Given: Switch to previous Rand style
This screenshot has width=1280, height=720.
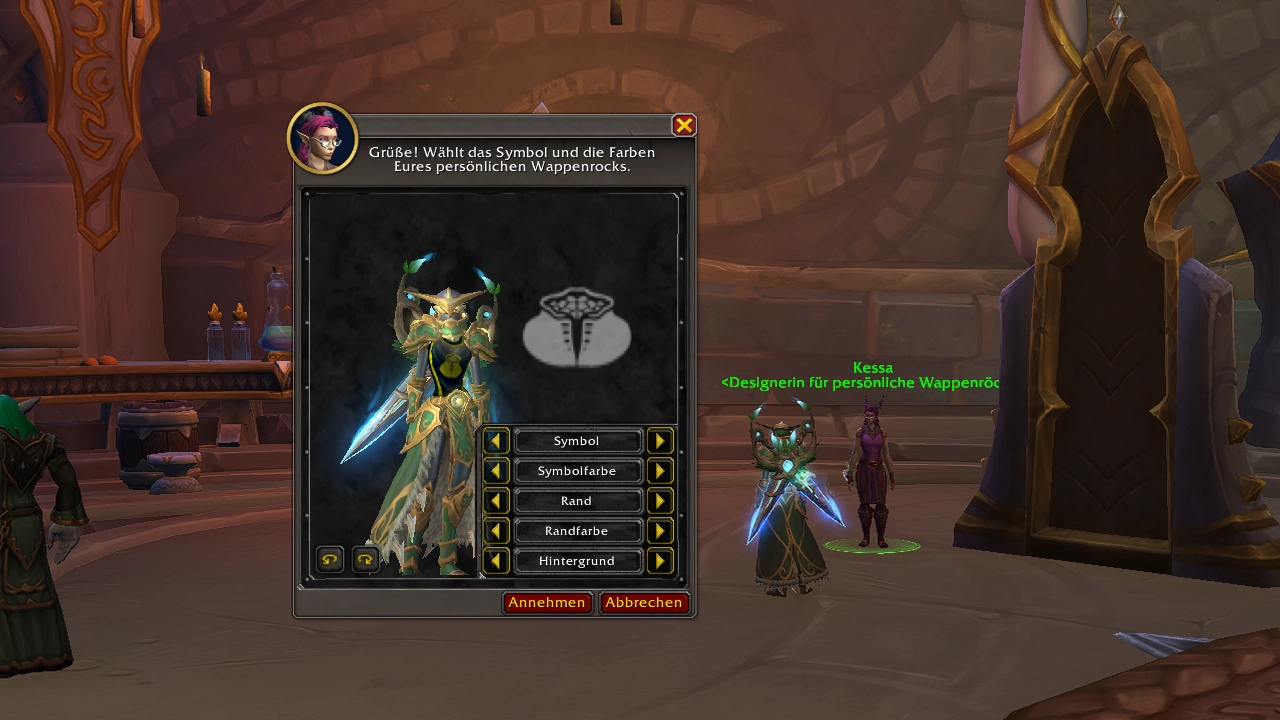Looking at the screenshot, I should [x=496, y=501].
